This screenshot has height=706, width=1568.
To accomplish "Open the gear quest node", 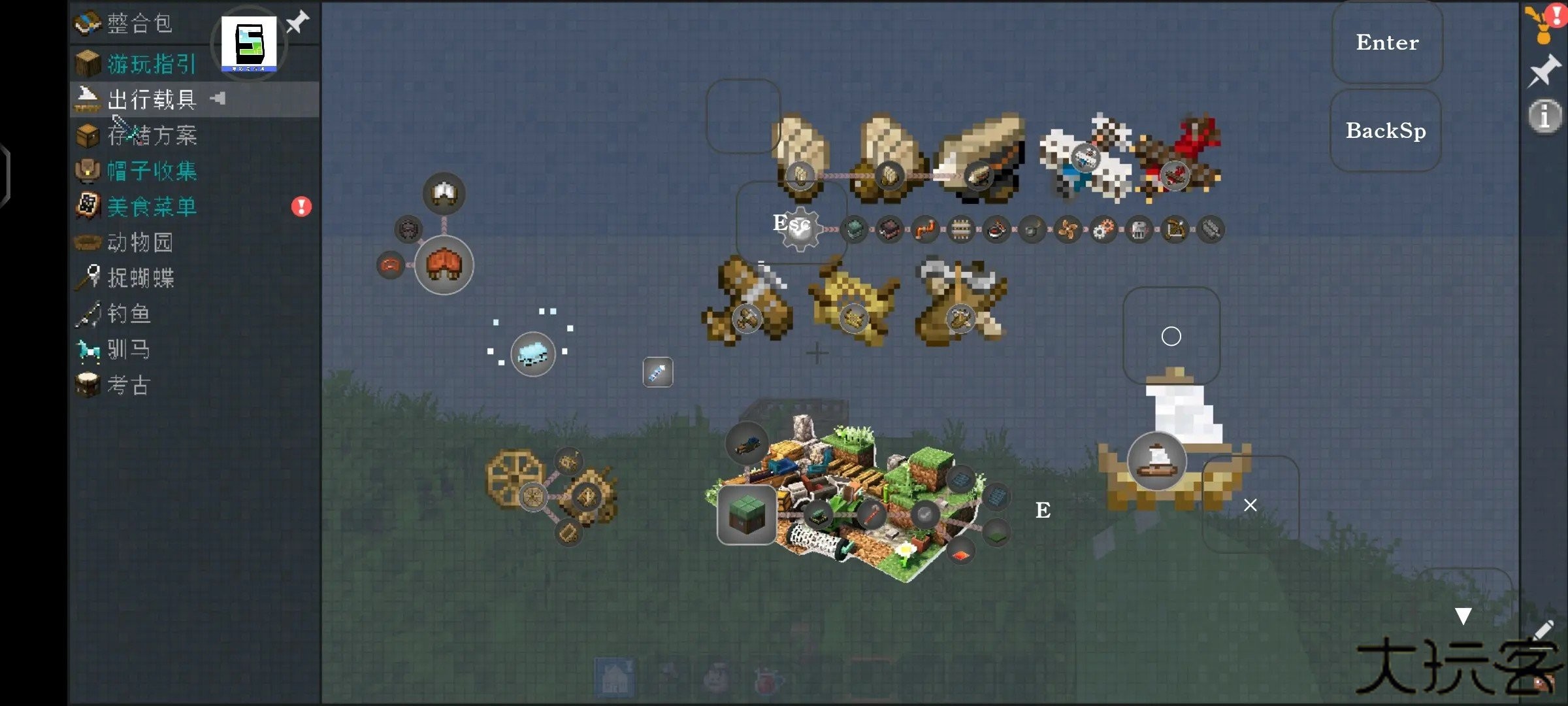I will point(801,229).
